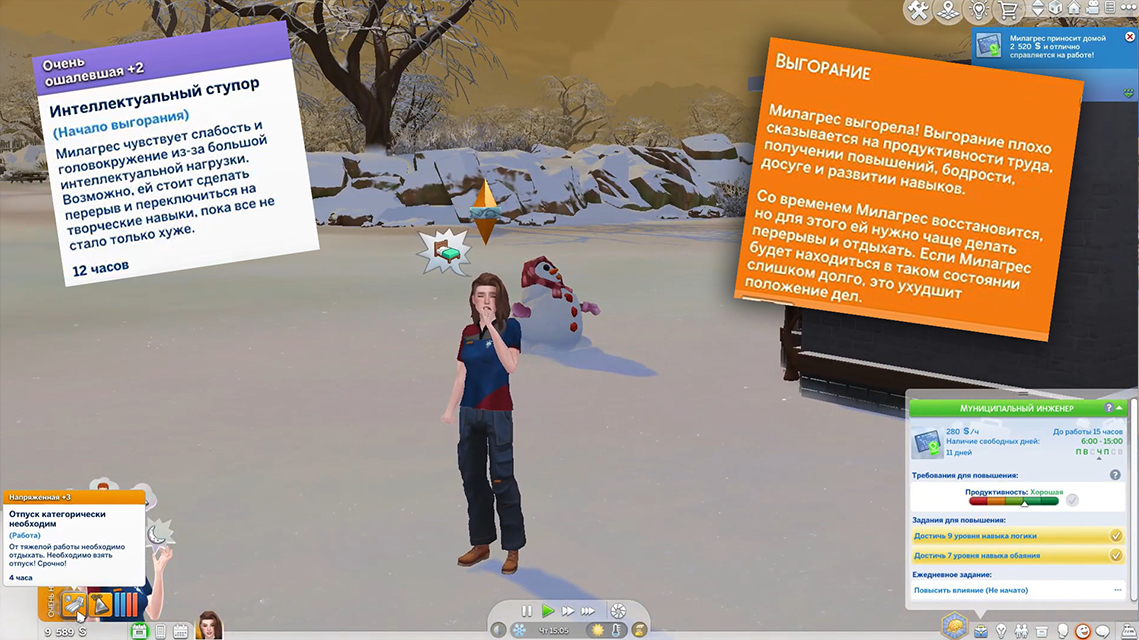Open the camera shutter screenshot button
Screen dimensions: 1139x640
618,611
